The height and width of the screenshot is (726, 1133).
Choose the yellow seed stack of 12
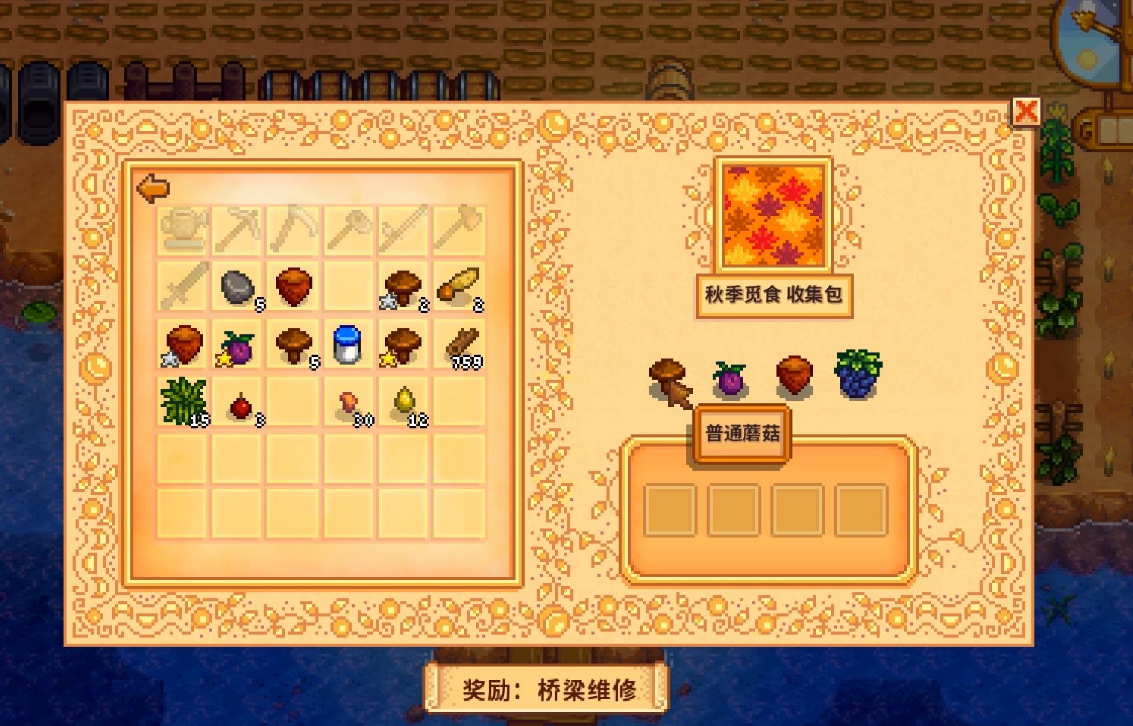[x=405, y=401]
